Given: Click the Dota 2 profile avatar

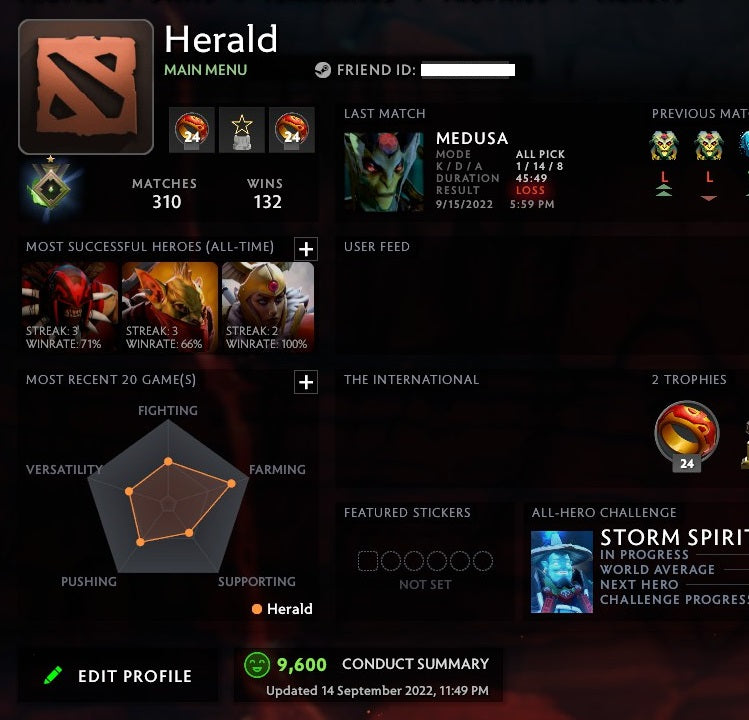Looking at the screenshot, I should coord(86,87).
